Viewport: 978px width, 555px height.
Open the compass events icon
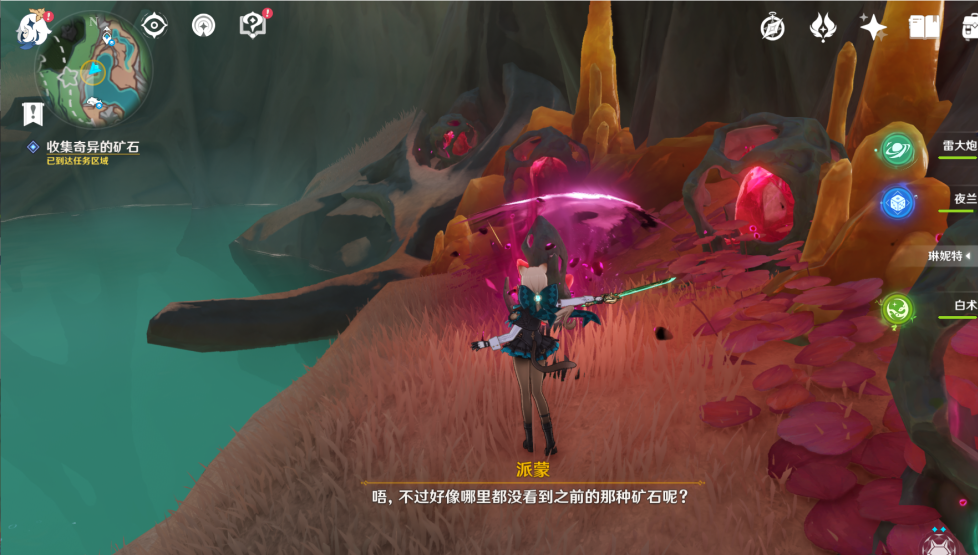pos(772,28)
